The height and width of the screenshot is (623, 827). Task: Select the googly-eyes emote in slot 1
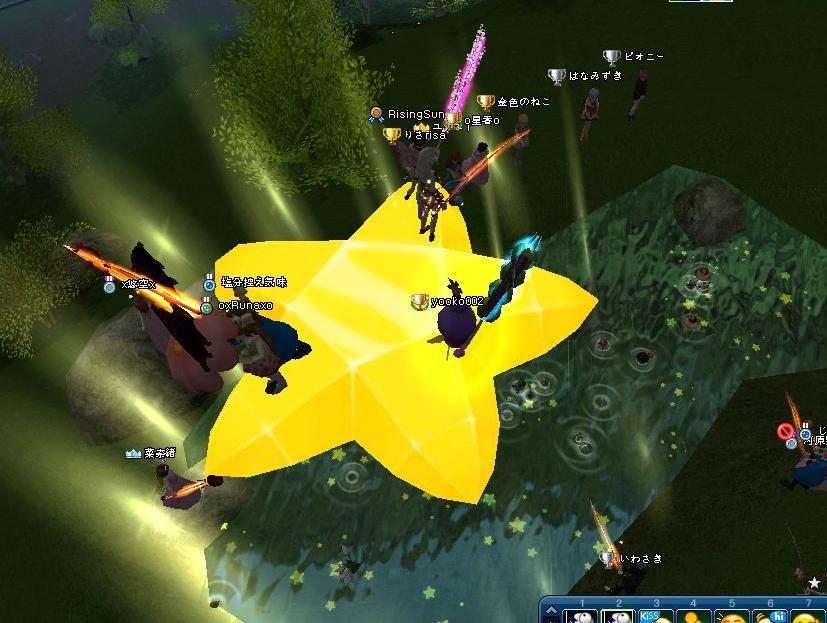coord(580,616)
